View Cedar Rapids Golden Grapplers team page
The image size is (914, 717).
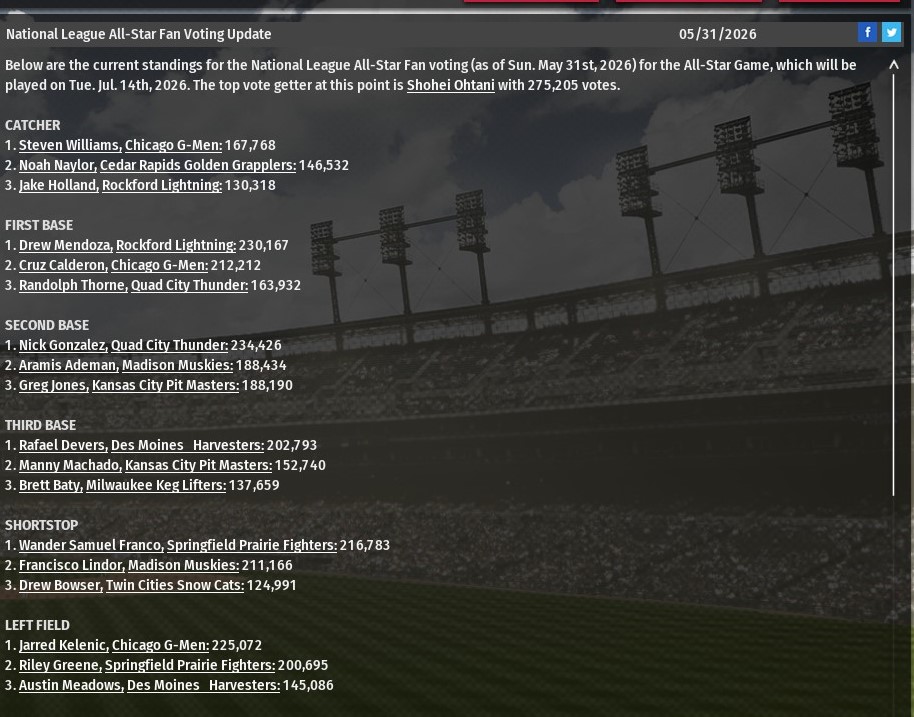tap(197, 165)
